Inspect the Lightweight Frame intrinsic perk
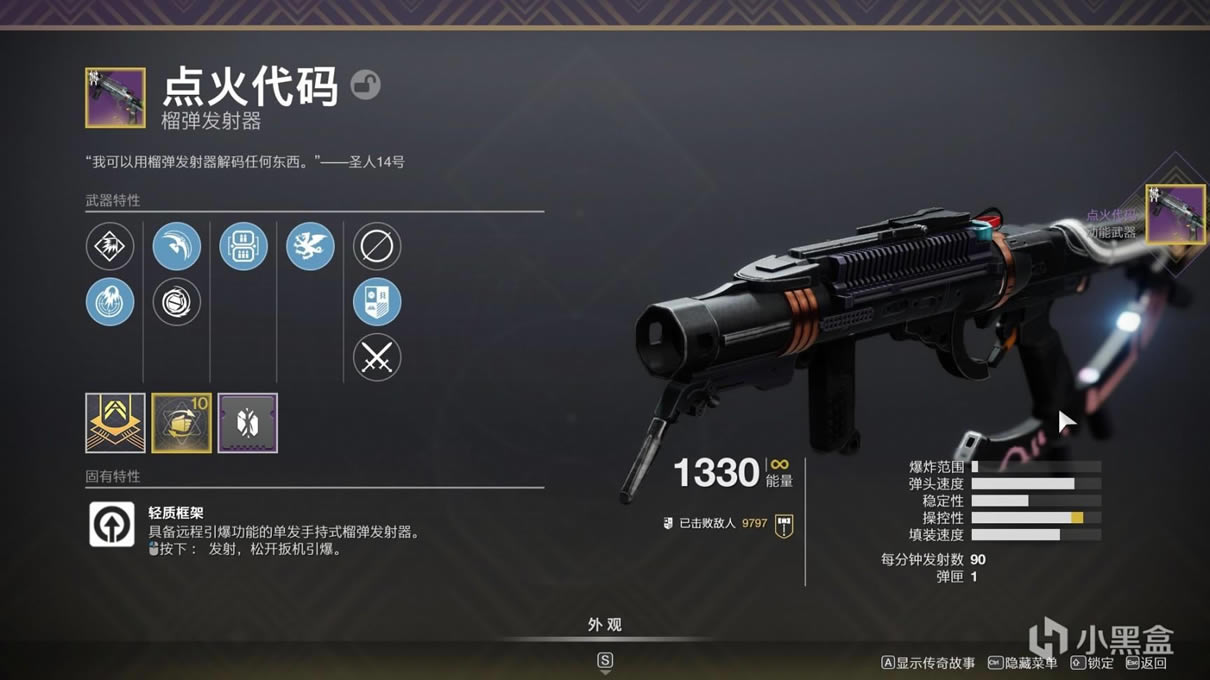Viewport: 1210px width, 680px height. [112, 524]
